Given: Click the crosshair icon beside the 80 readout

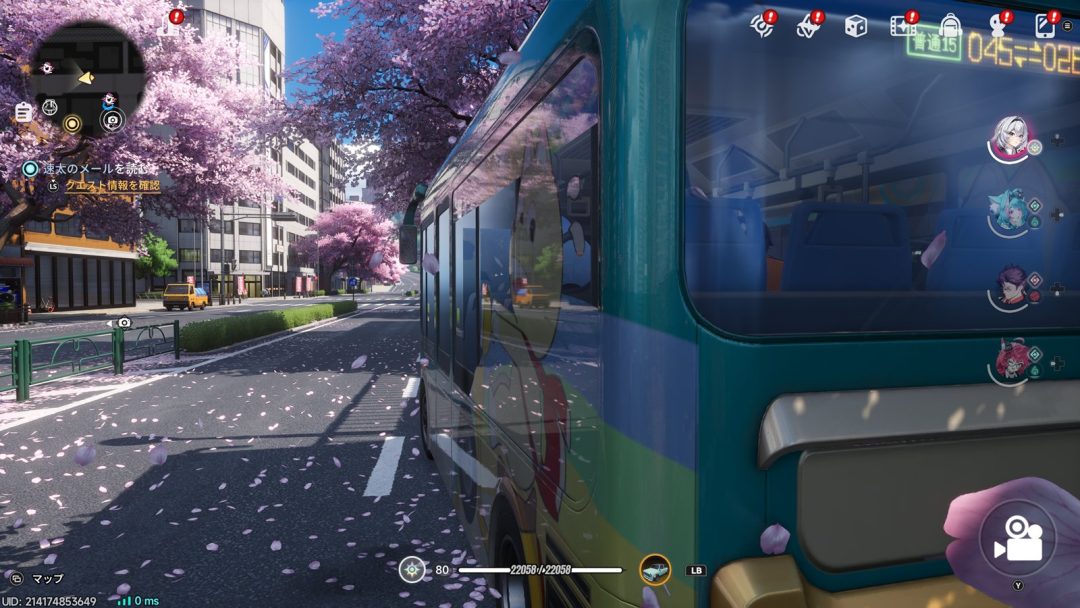Looking at the screenshot, I should (x=412, y=570).
